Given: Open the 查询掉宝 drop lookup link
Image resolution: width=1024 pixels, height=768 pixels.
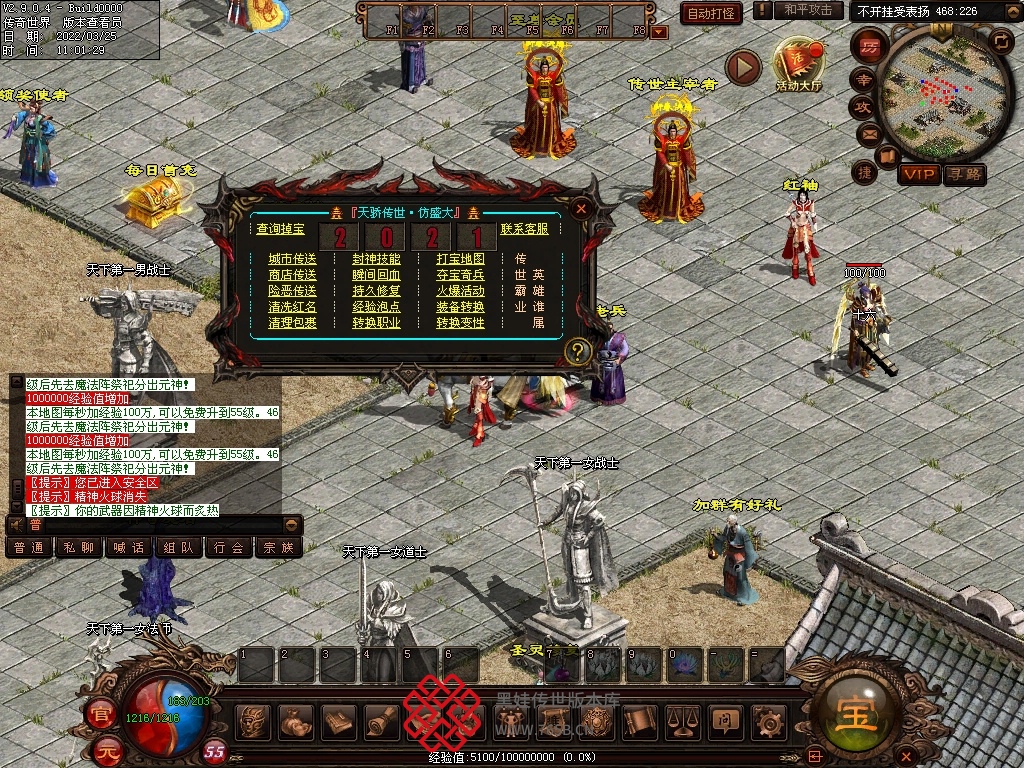Looking at the screenshot, I should tap(280, 229).
